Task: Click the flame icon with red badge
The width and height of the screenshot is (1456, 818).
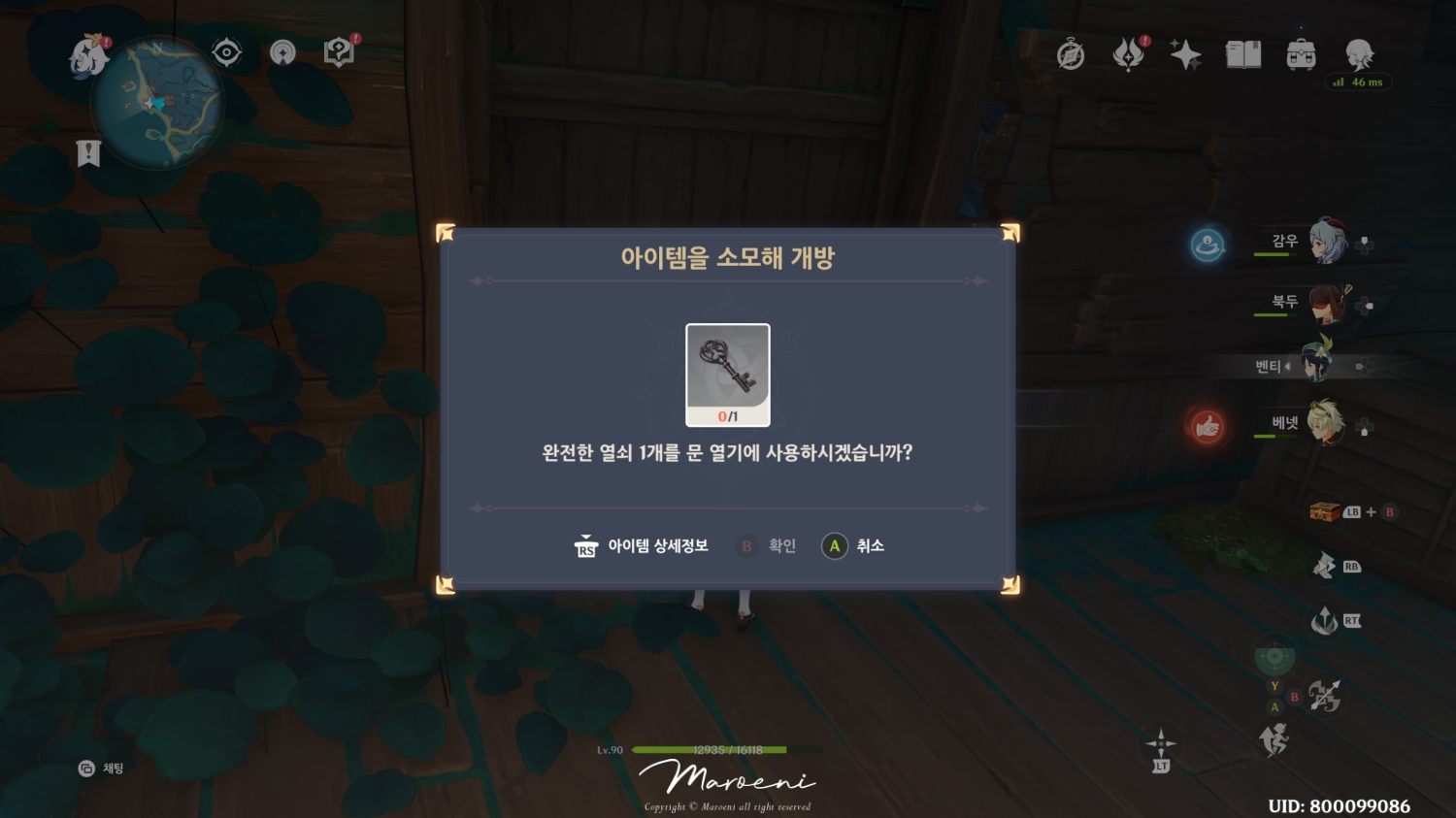Action: point(1128,55)
